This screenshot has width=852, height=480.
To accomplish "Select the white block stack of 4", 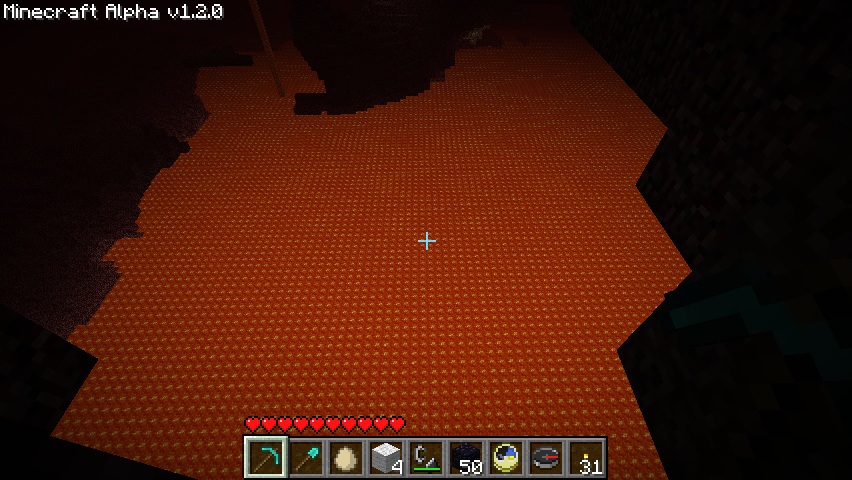I will [386, 458].
